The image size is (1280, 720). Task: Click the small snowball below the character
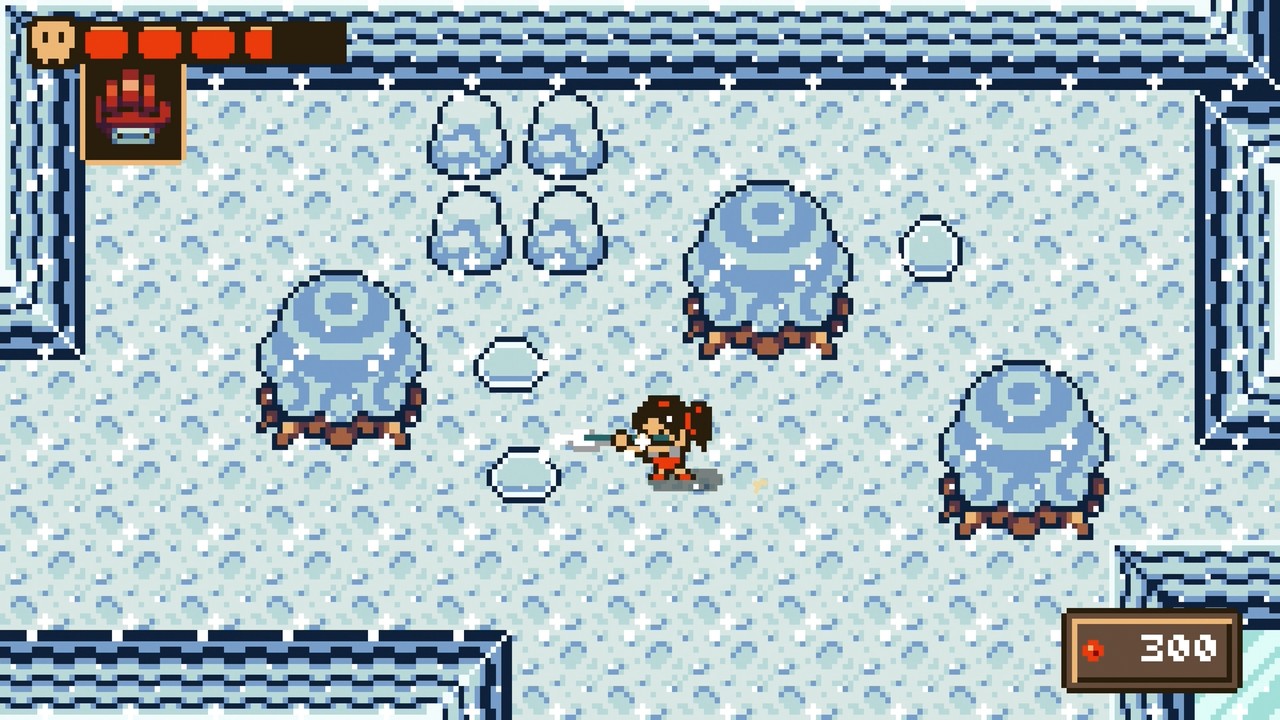click(x=520, y=473)
